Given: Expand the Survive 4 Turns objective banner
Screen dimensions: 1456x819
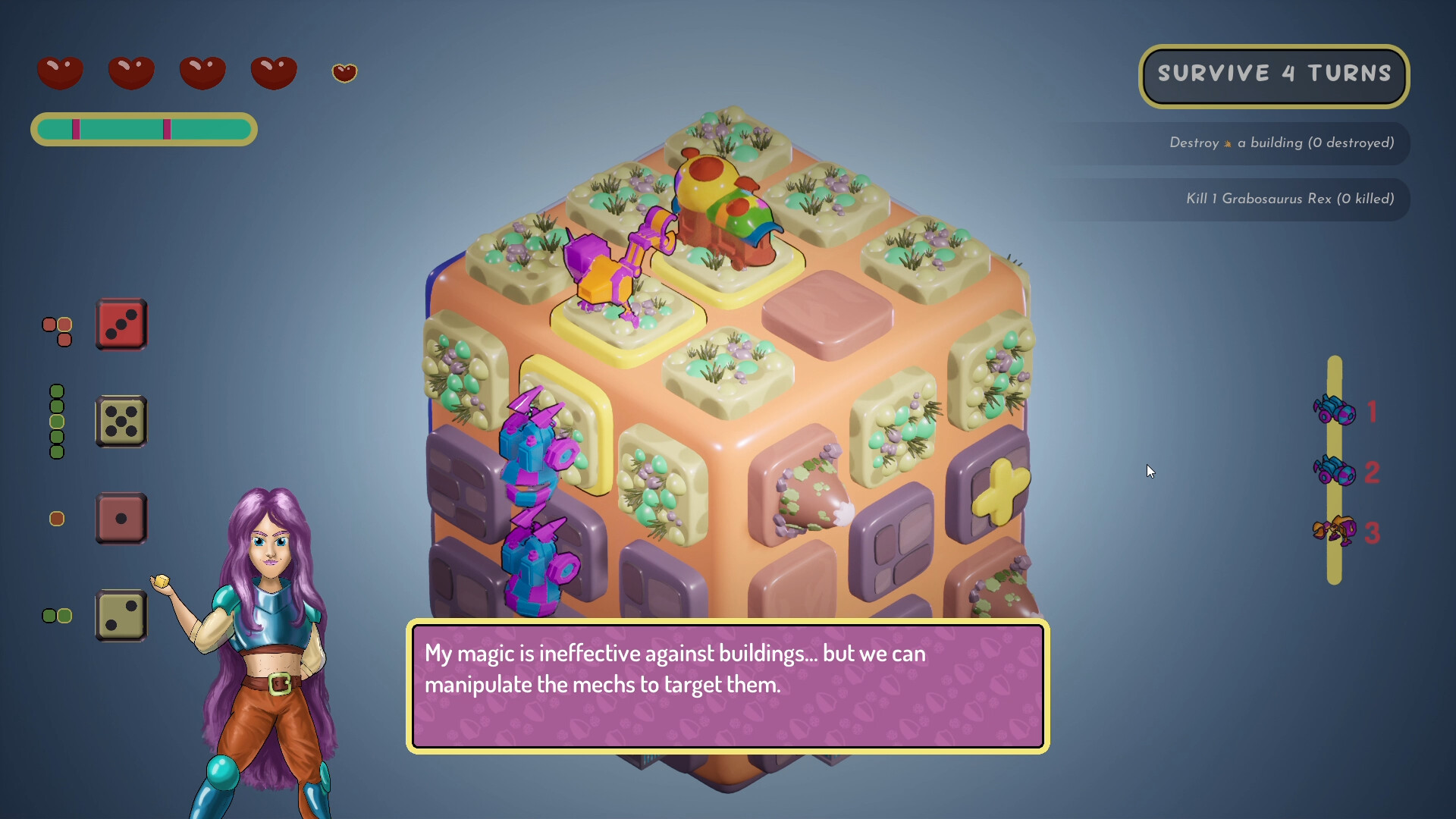Looking at the screenshot, I should 1274,74.
